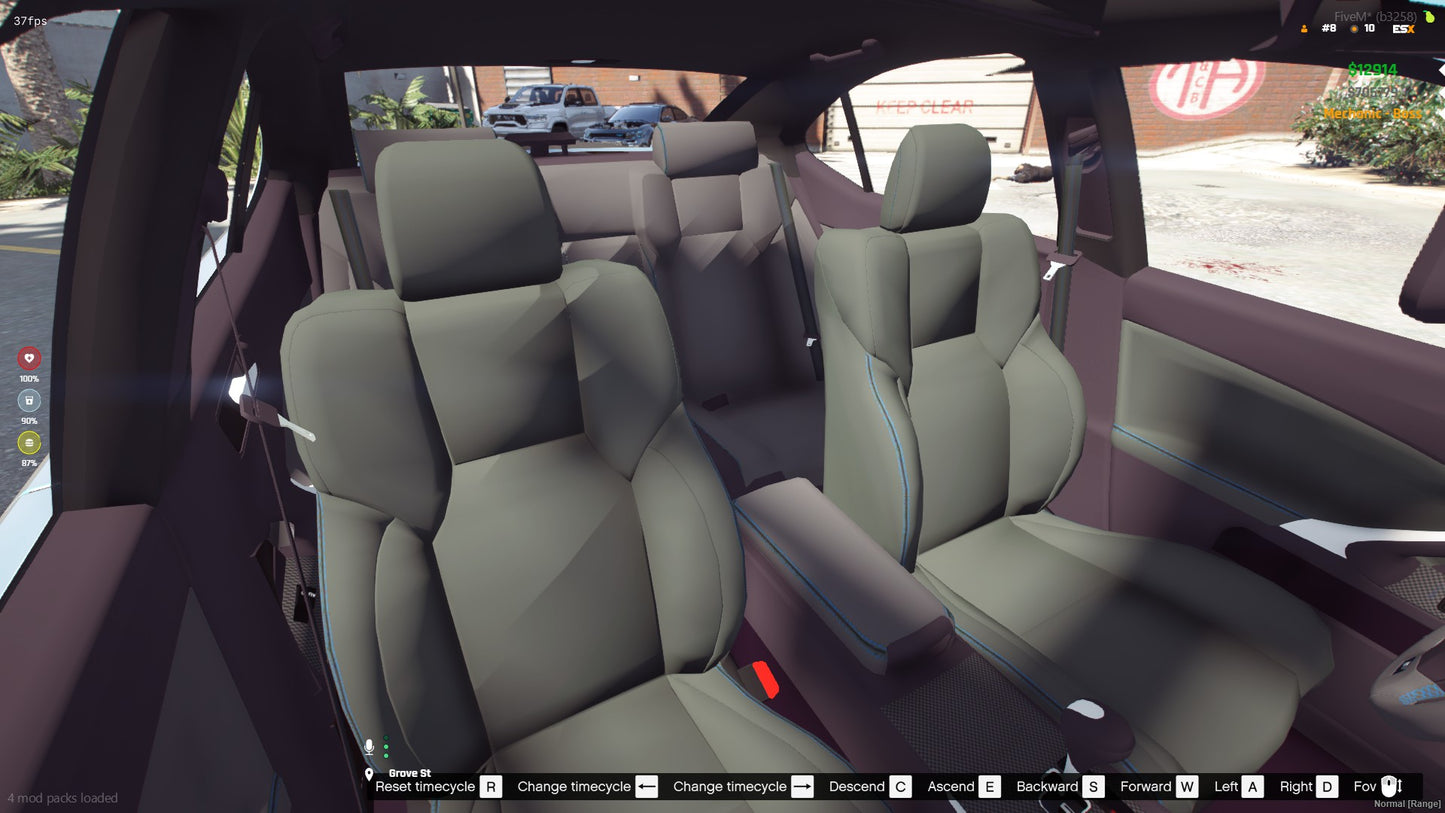Image resolution: width=1445 pixels, height=813 pixels.
Task: Select the thirst drink cup icon
Action: [29, 400]
